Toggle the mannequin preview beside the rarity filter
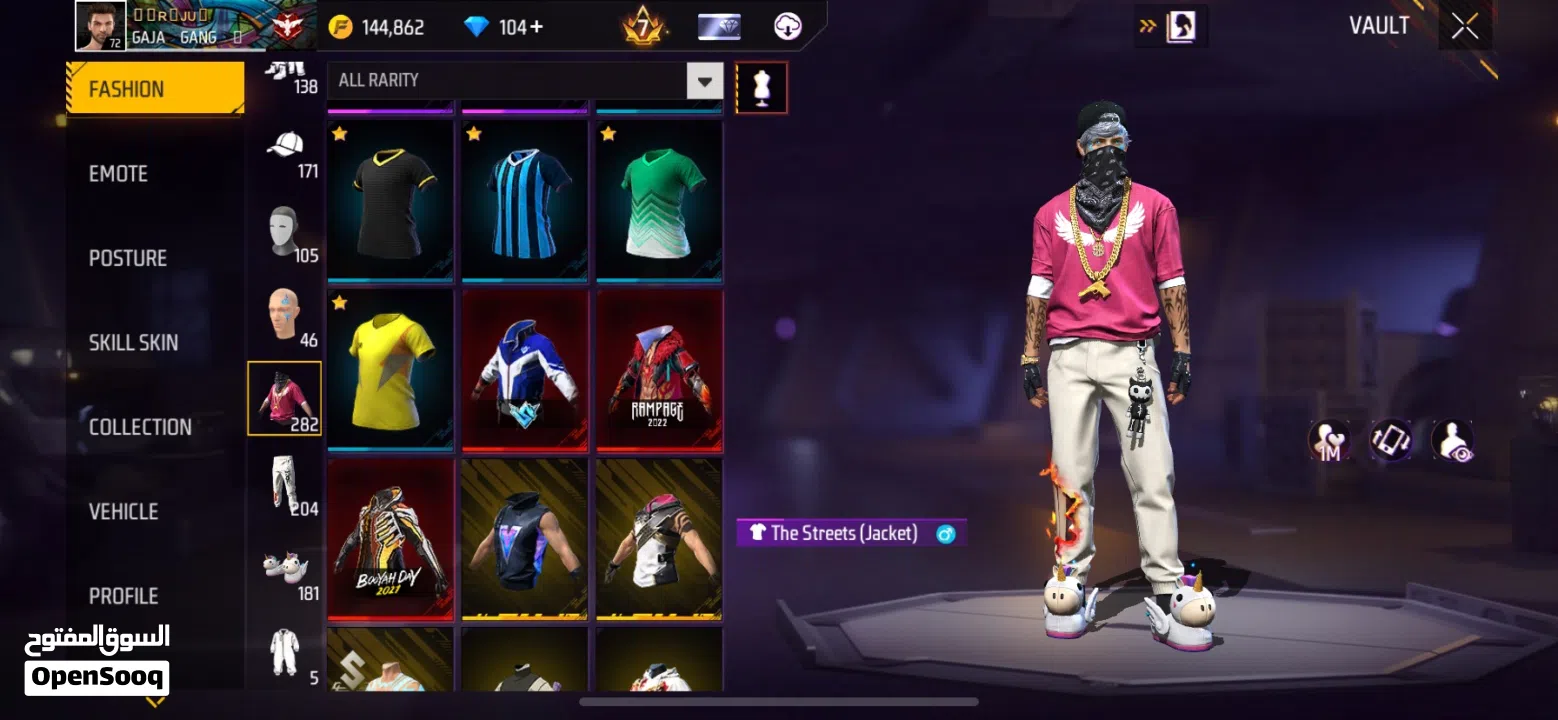 761,87
